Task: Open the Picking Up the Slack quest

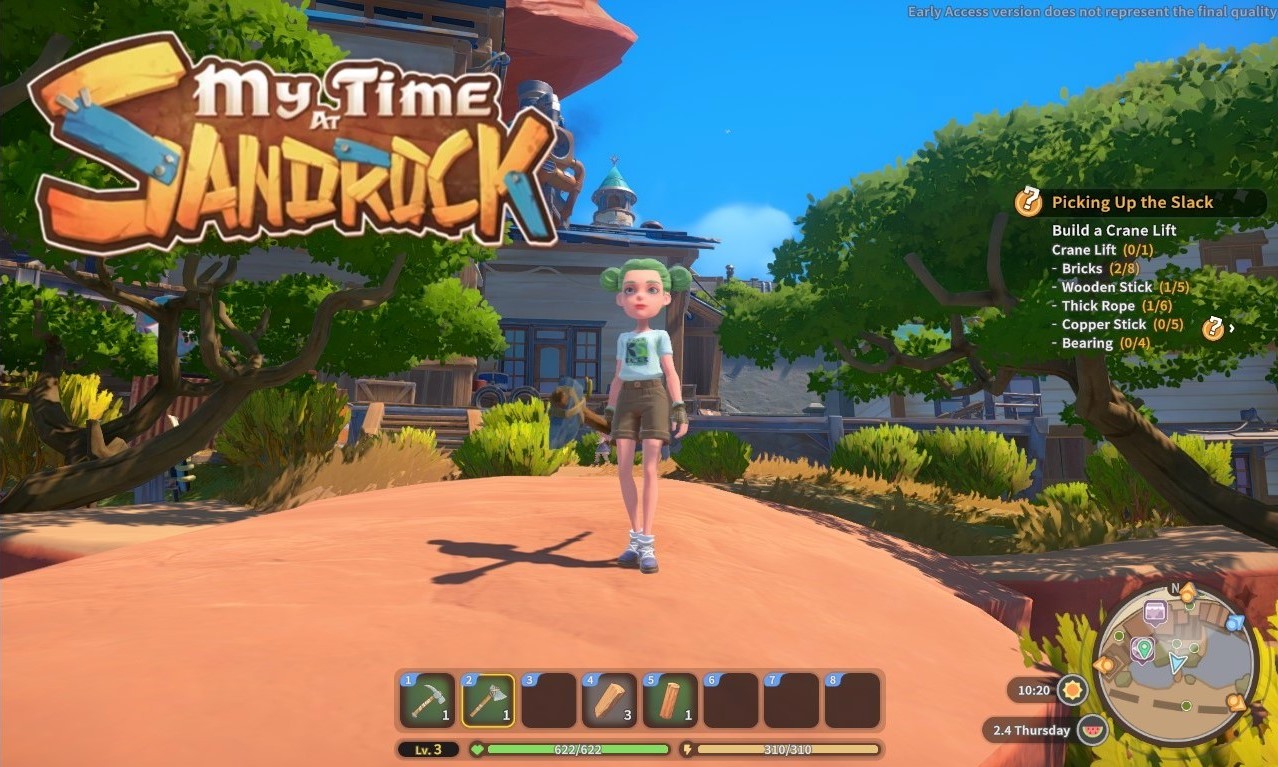Action: point(1132,202)
